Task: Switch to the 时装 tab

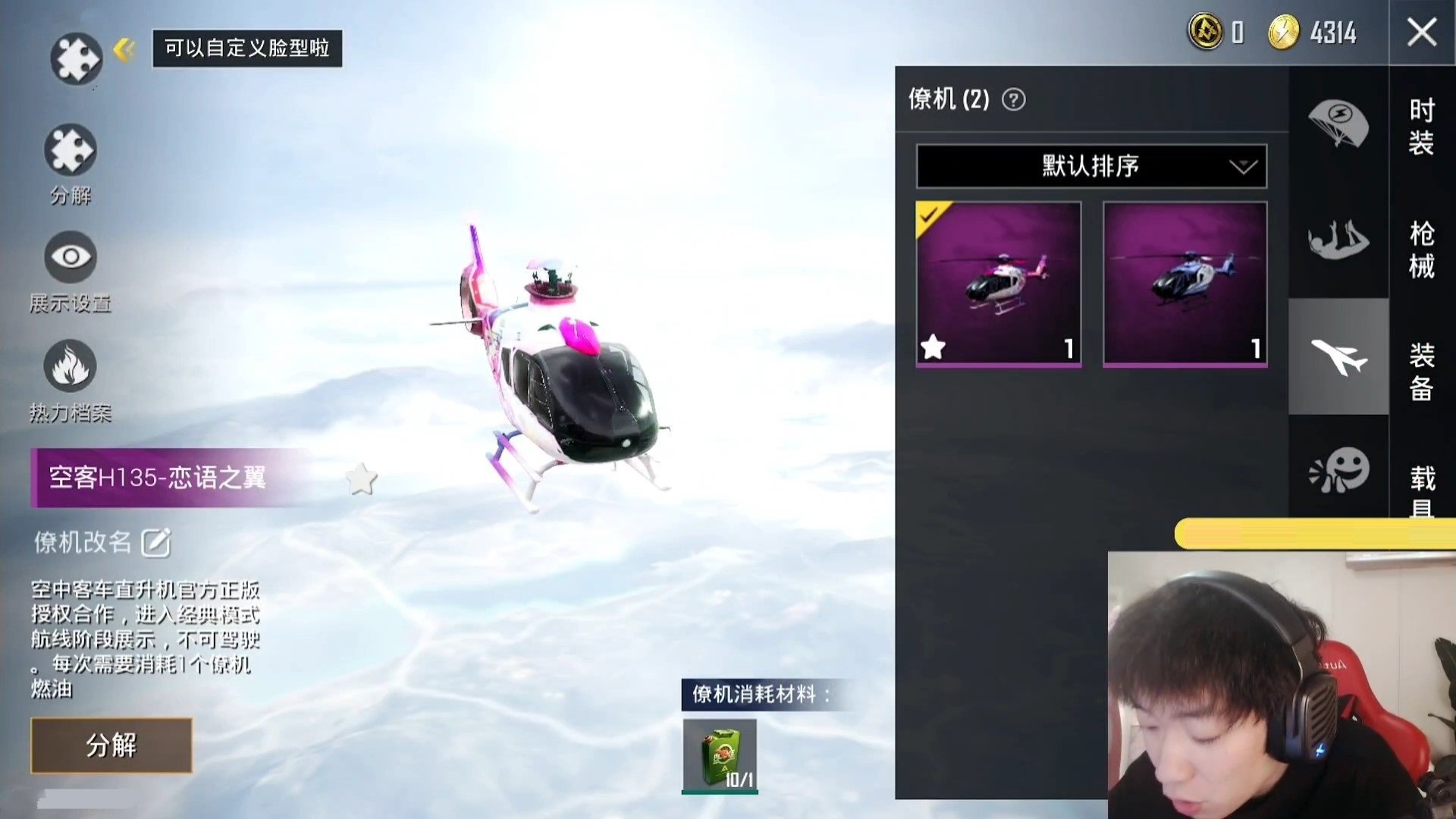Action: (1421, 127)
